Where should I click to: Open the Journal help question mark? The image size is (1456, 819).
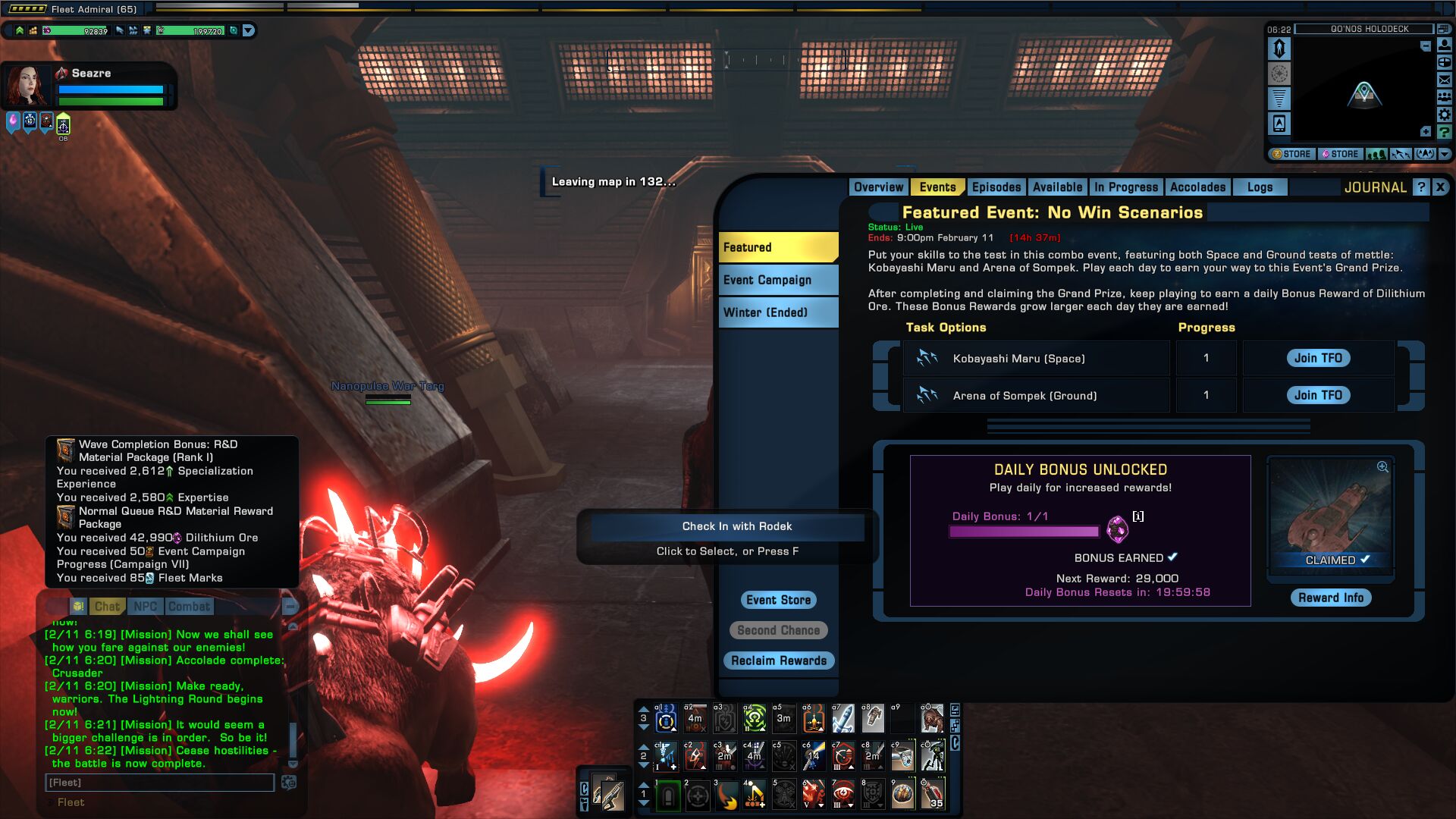click(1421, 187)
